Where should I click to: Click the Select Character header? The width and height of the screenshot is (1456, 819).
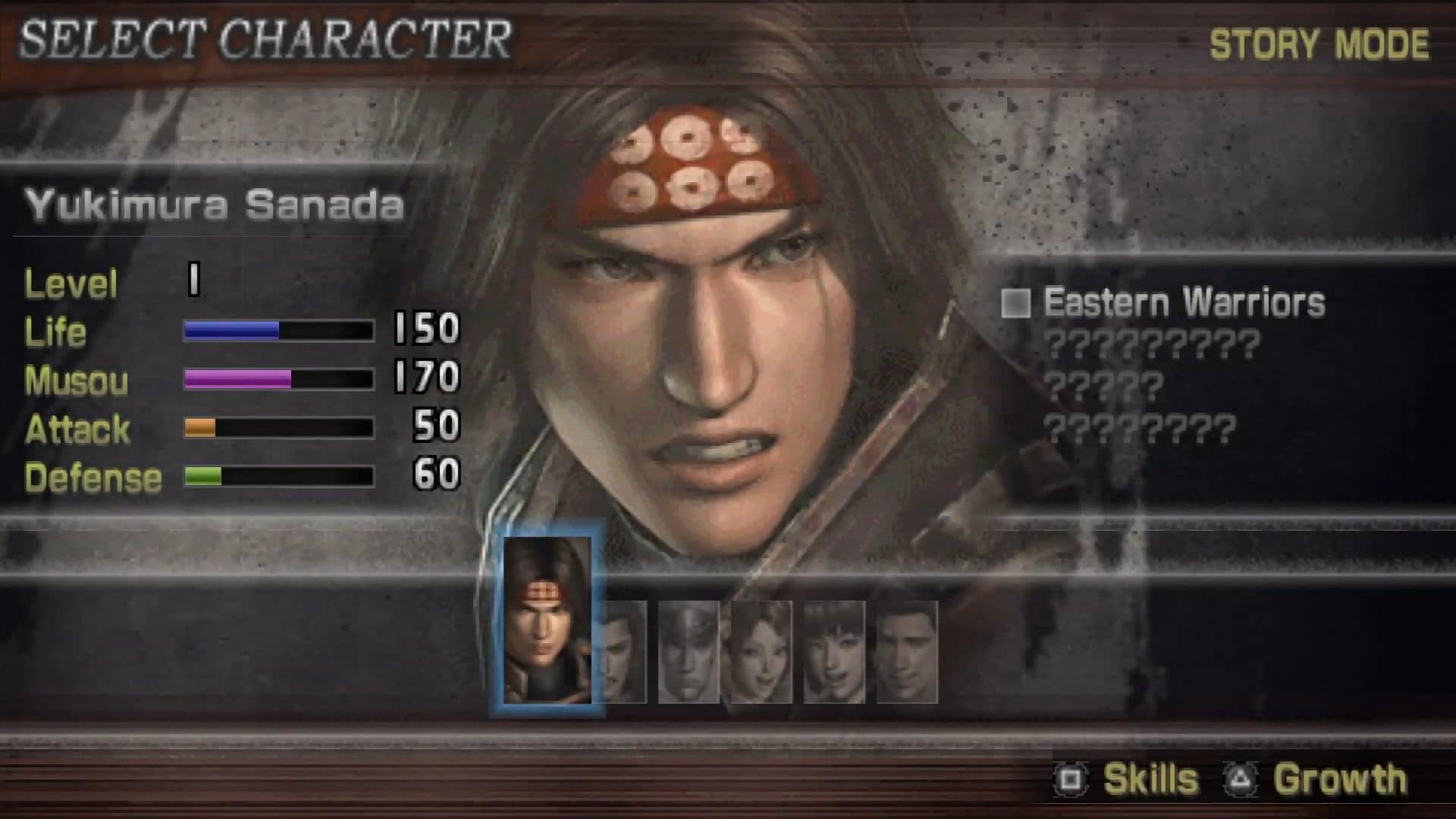pyautogui.click(x=265, y=36)
